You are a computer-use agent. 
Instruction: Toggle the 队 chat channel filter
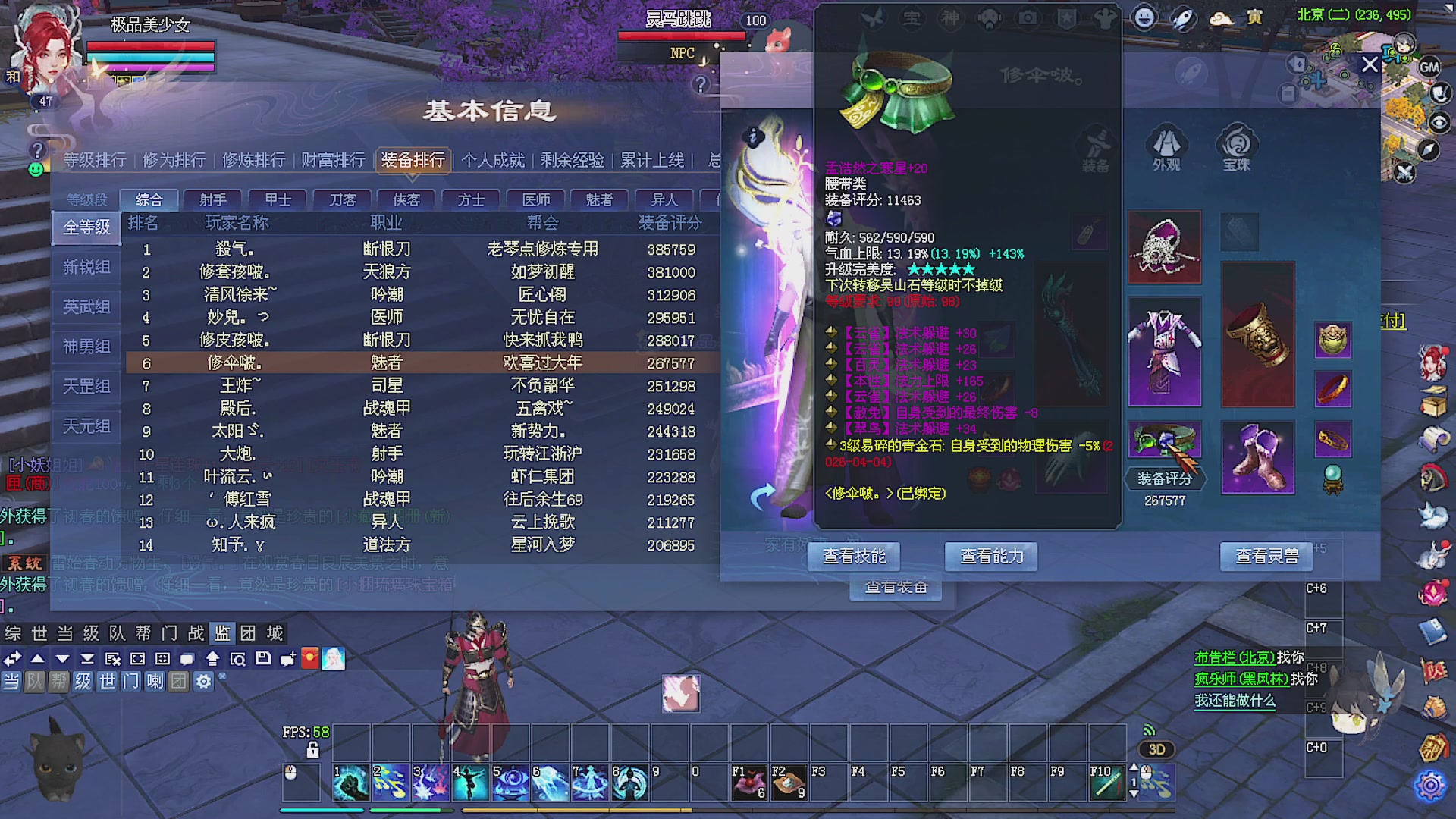pyautogui.click(x=36, y=682)
